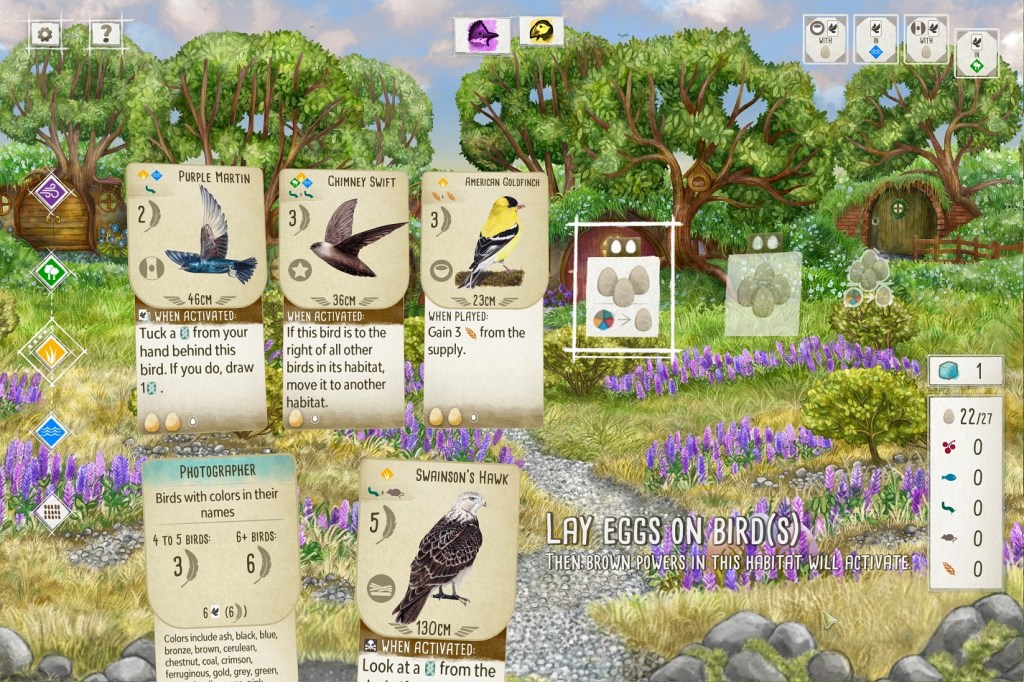The width and height of the screenshot is (1024, 682).
Task: Switch to the green forest habitat
Action: click(50, 271)
